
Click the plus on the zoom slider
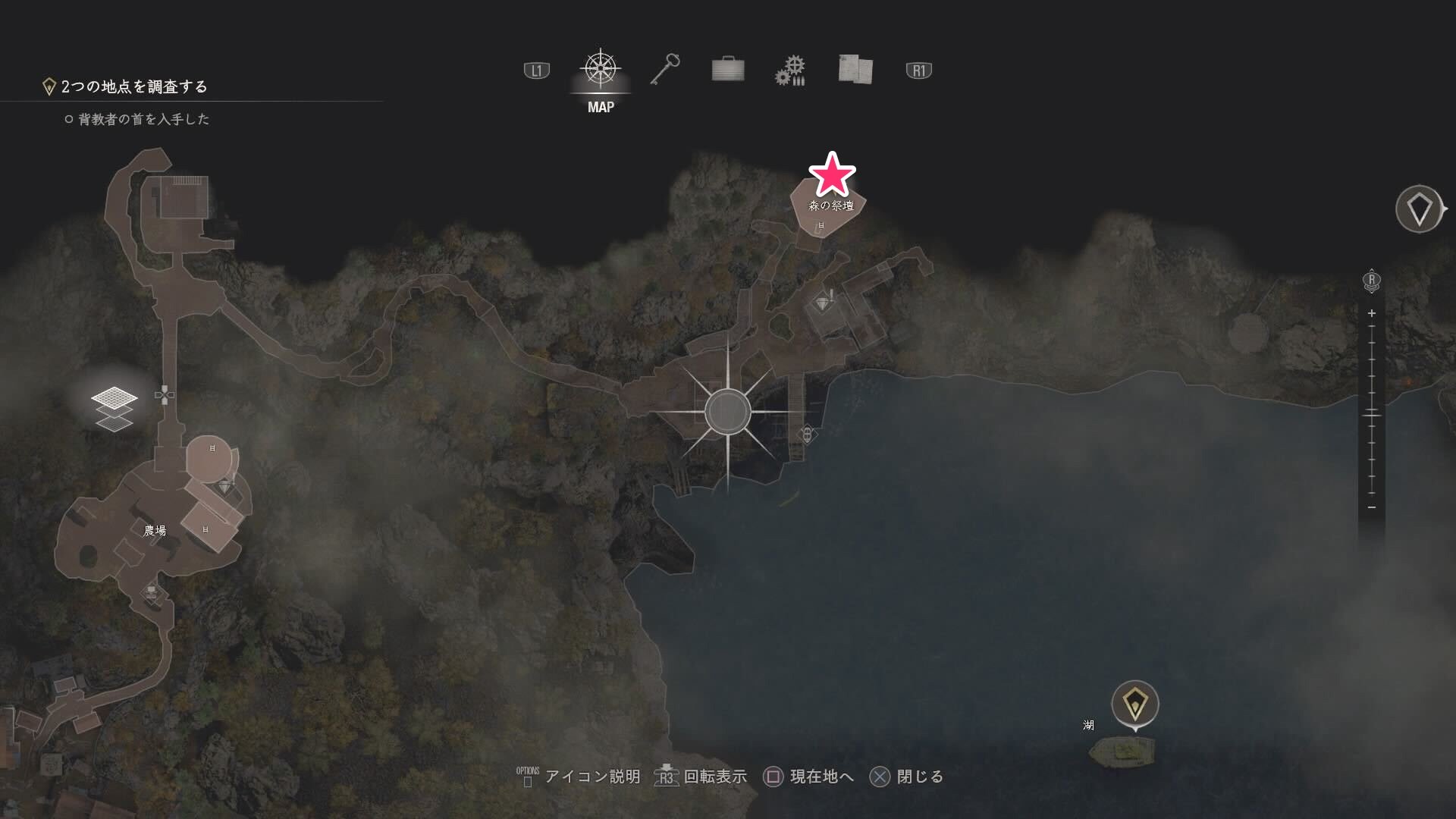click(x=1371, y=312)
